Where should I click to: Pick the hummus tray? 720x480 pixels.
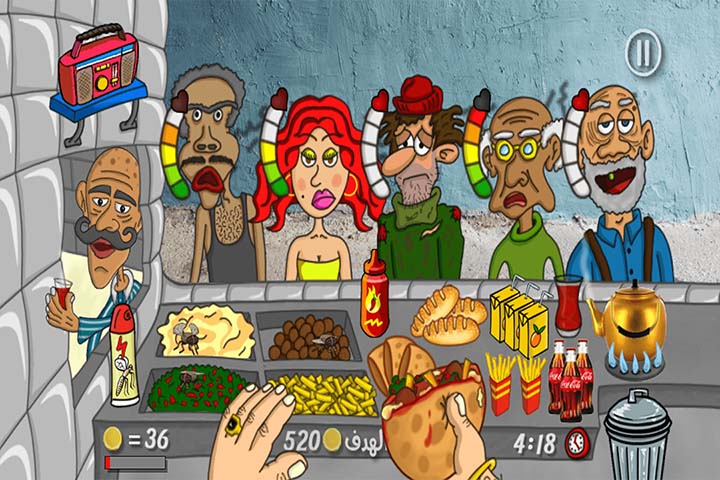[x=202, y=332]
